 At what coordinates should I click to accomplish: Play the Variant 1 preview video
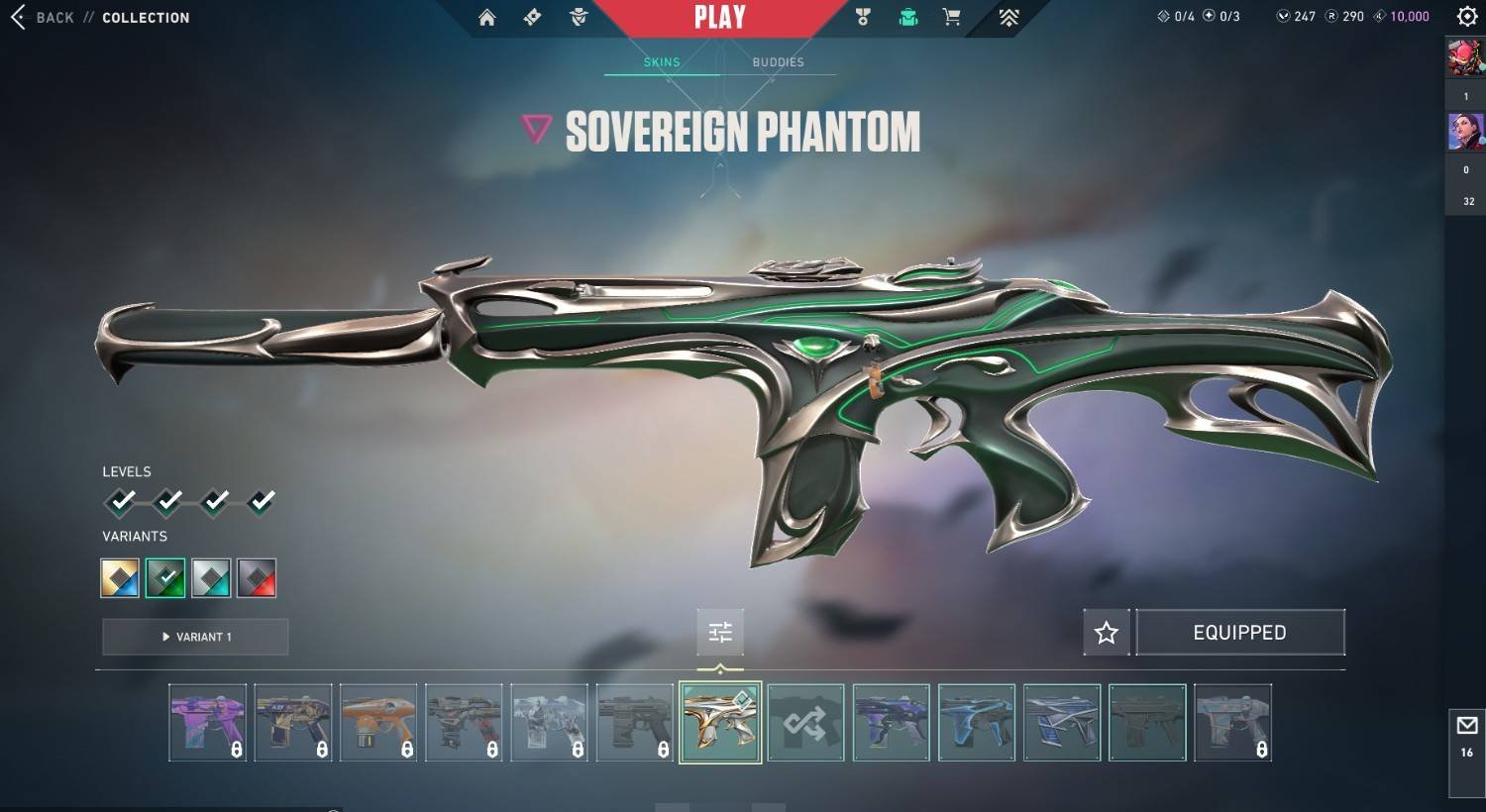pos(195,637)
